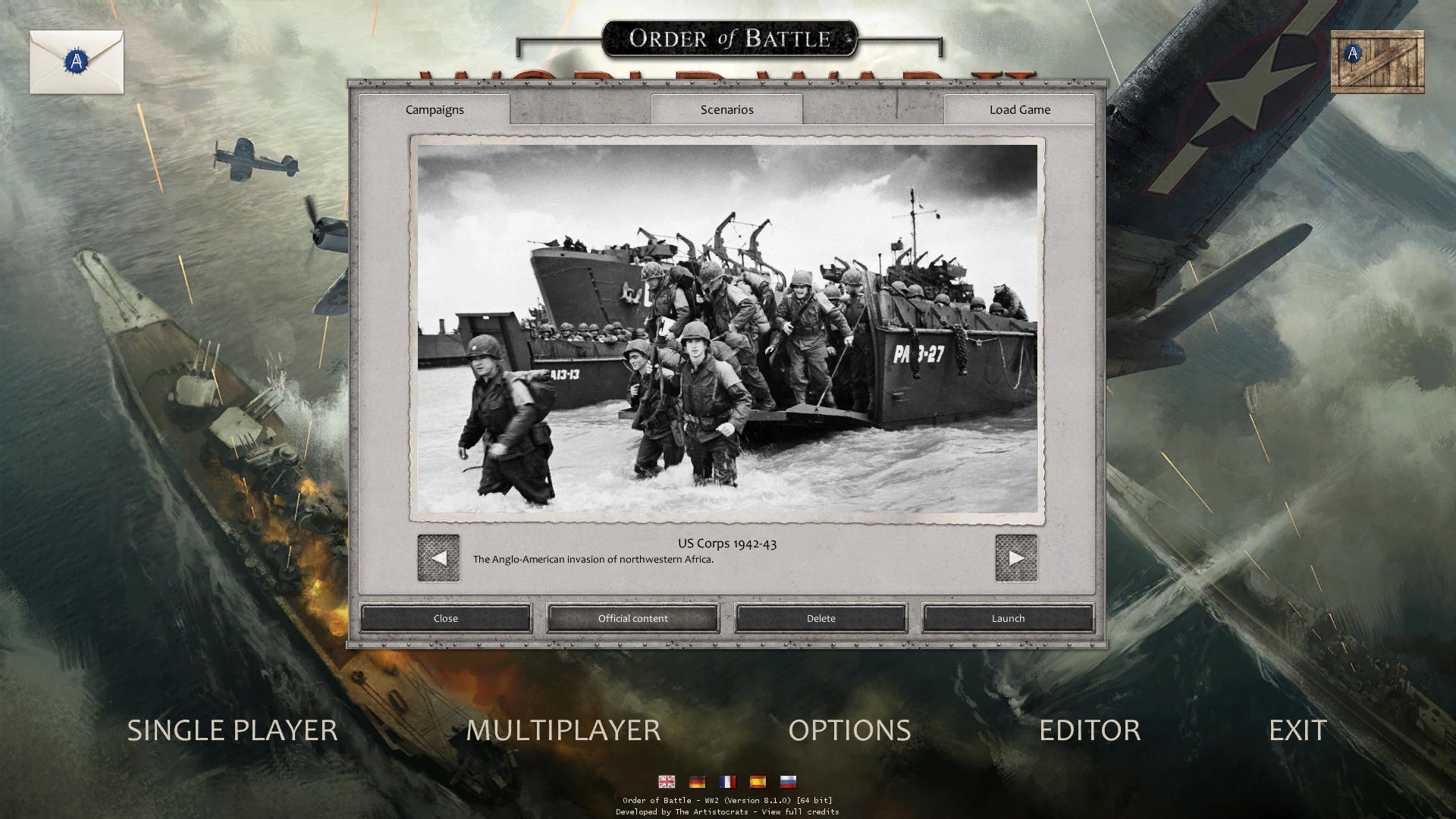
Task: Select the French flag language option
Action: click(727, 782)
